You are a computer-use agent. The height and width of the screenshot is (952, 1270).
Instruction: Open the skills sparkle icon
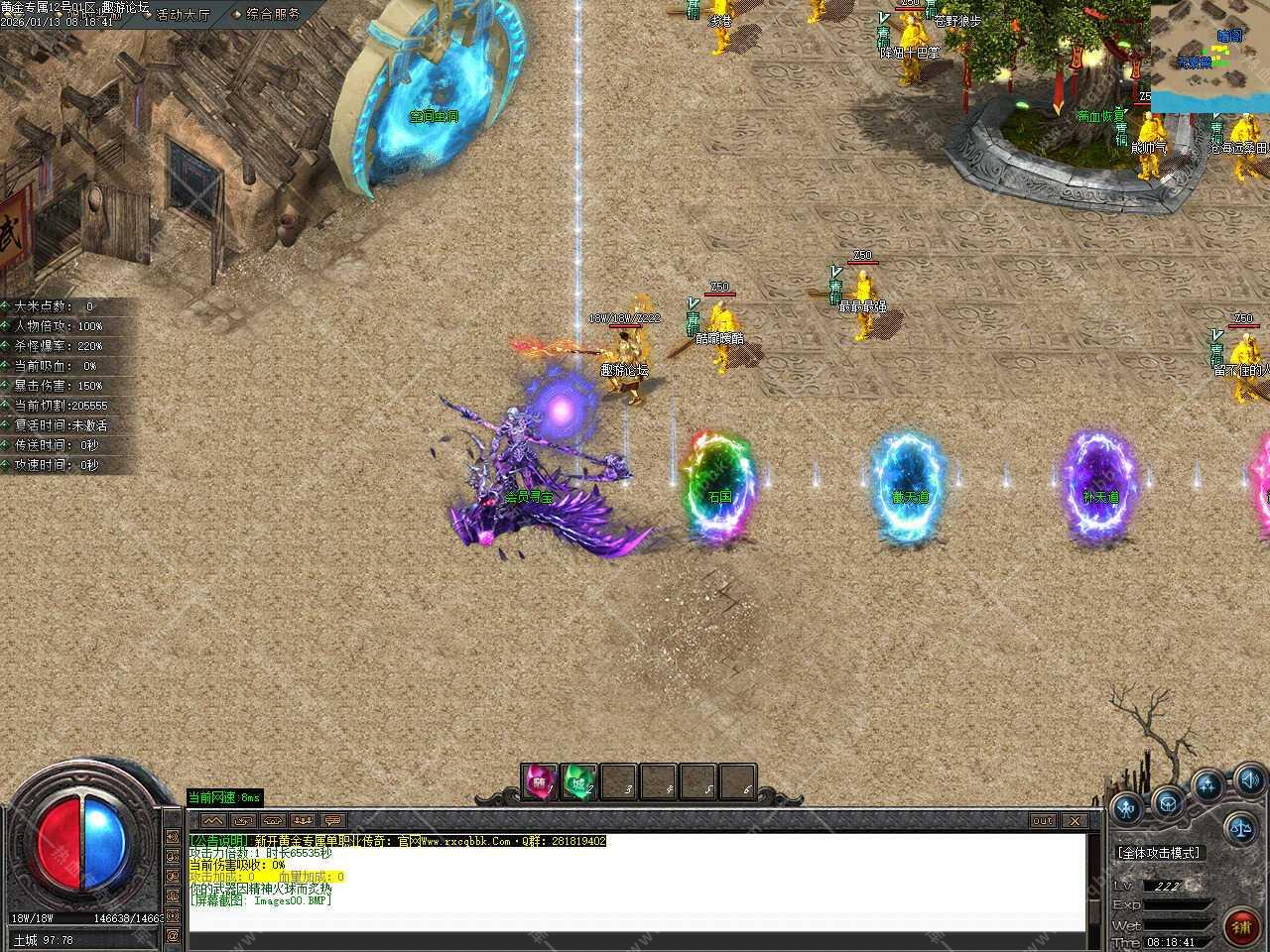click(x=1207, y=786)
